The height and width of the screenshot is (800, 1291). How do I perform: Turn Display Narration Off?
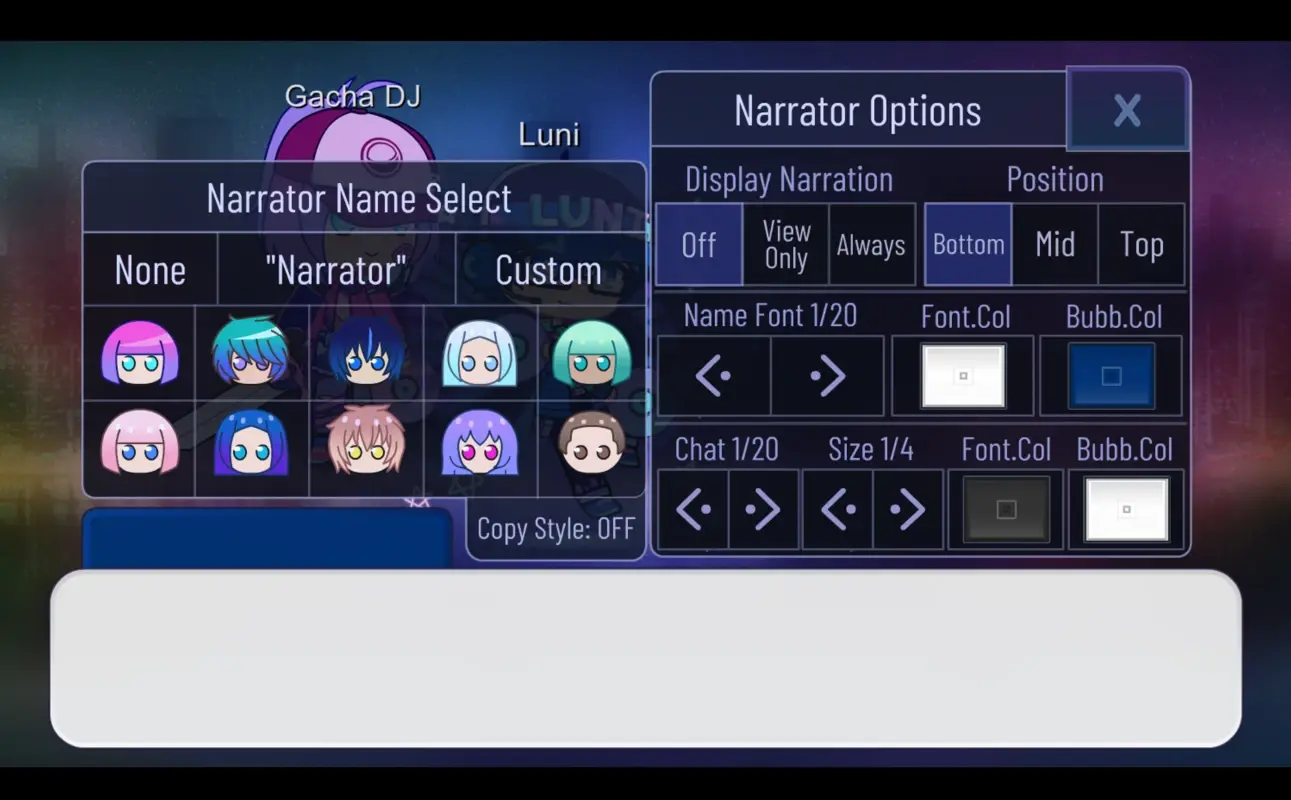pos(698,244)
